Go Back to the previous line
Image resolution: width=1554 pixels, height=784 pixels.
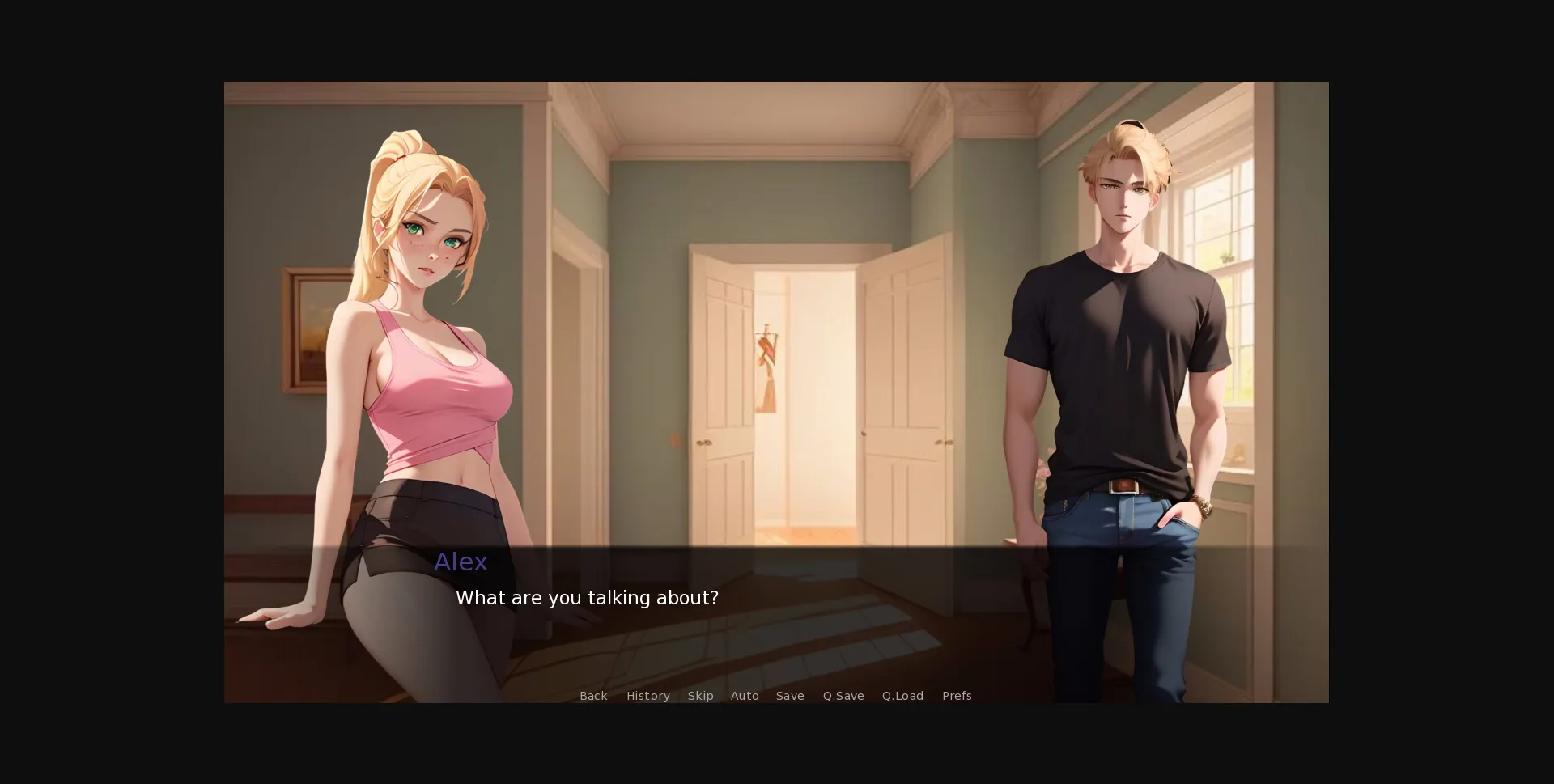point(593,696)
